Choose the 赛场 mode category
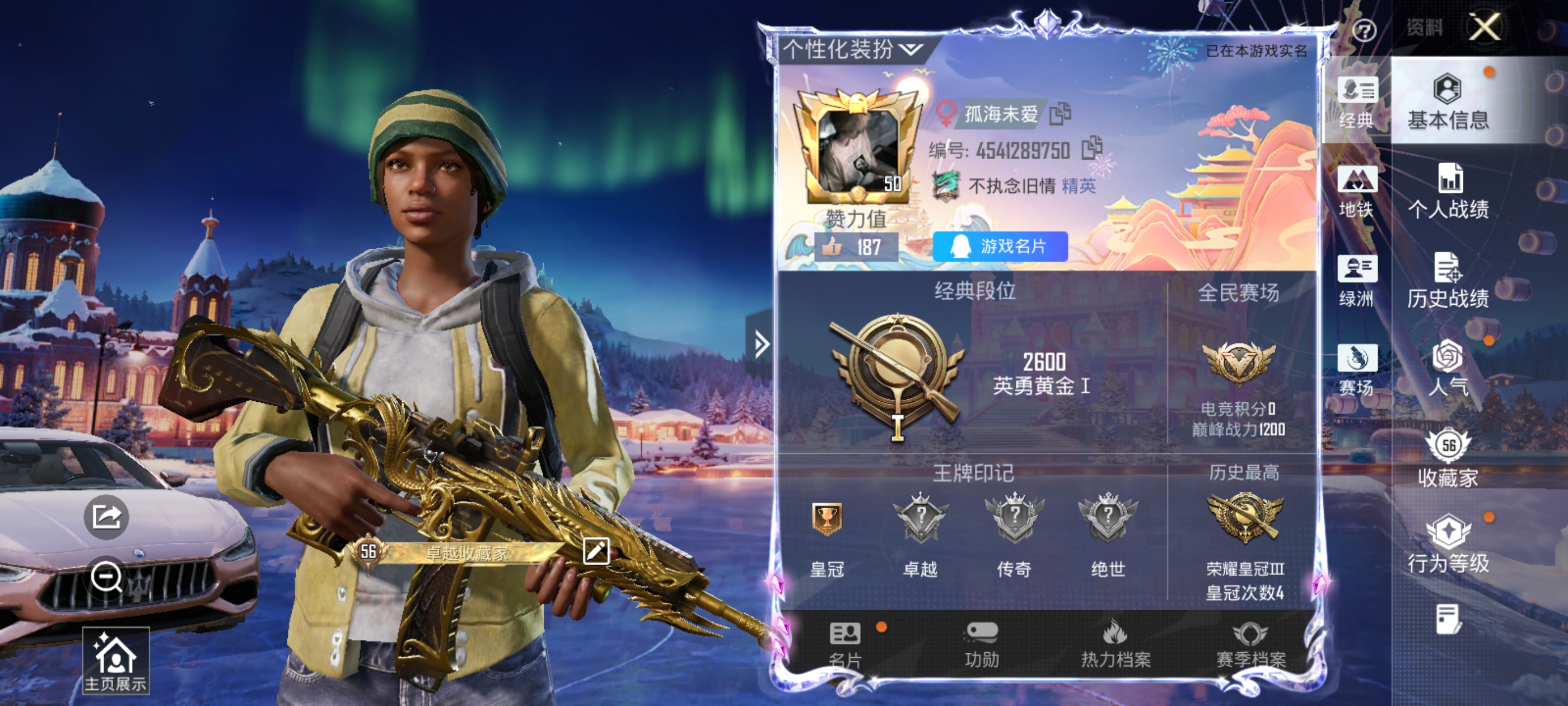1568x706 pixels. coord(1357,369)
